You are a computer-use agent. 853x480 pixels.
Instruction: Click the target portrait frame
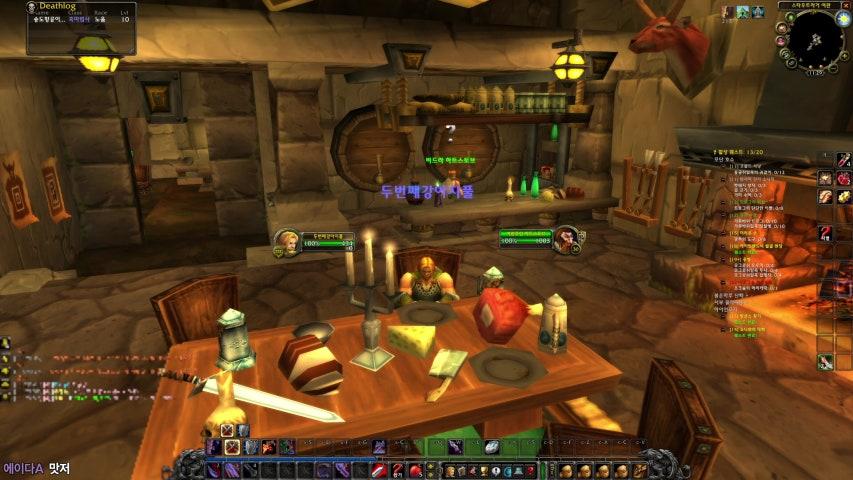point(566,239)
